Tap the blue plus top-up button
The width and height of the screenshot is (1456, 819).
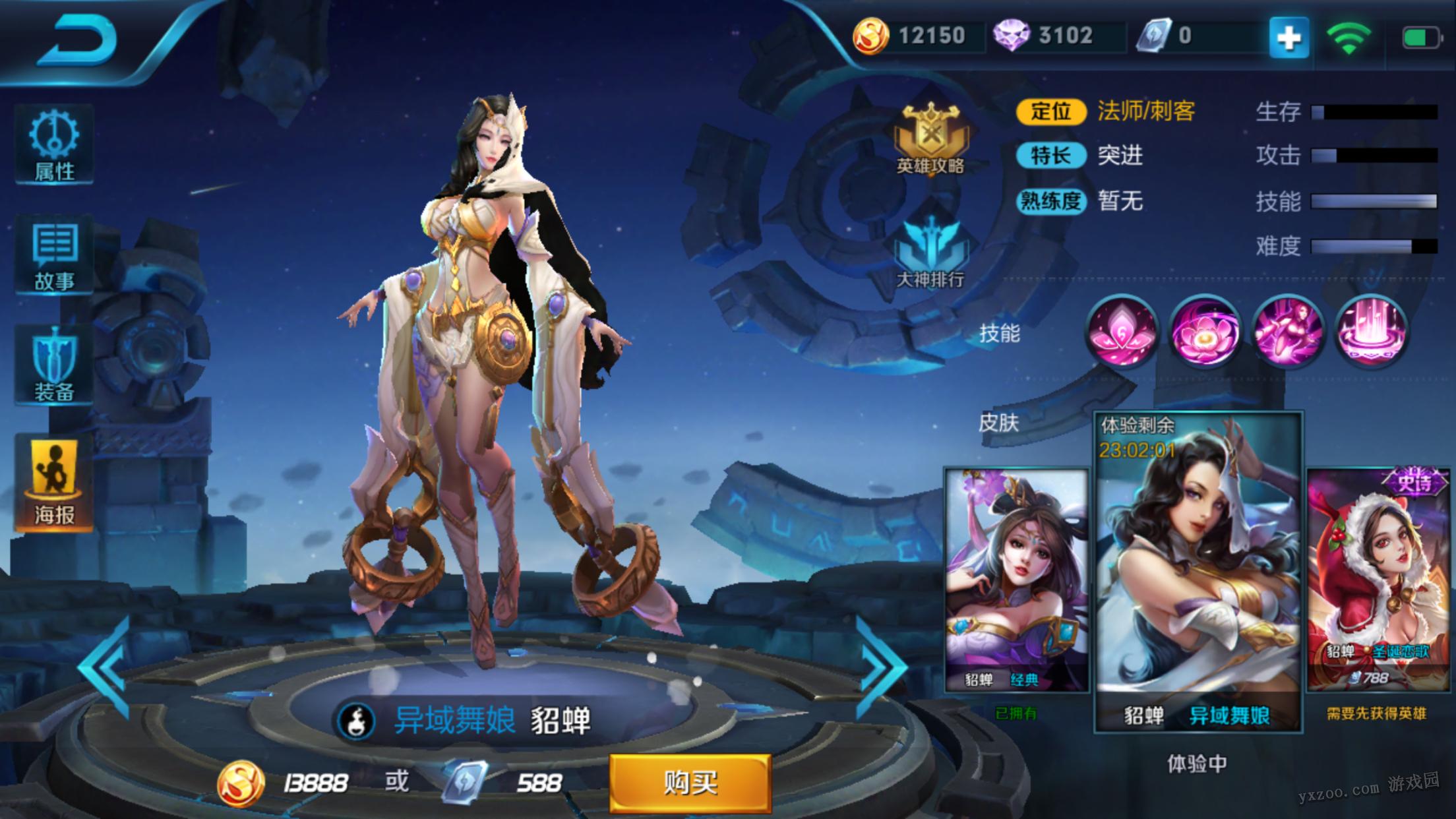click(x=1289, y=38)
